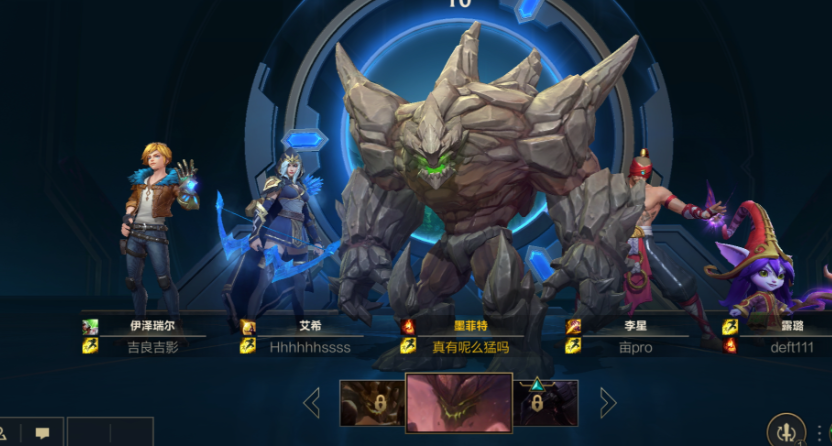Toggle the microphone voice button
This screenshot has height=446, width=832.
785,432
